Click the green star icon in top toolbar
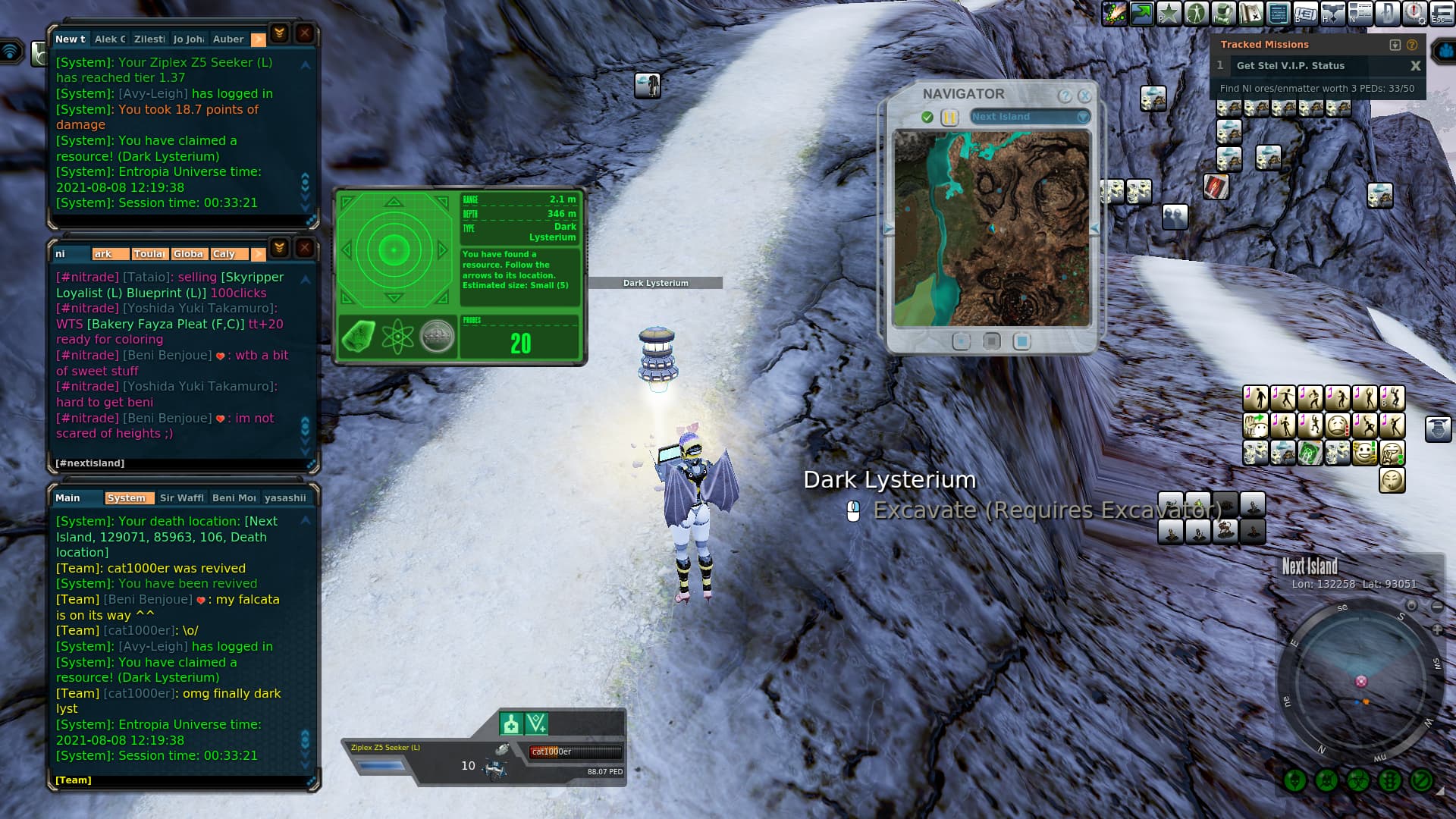1456x819 pixels. tap(1169, 13)
